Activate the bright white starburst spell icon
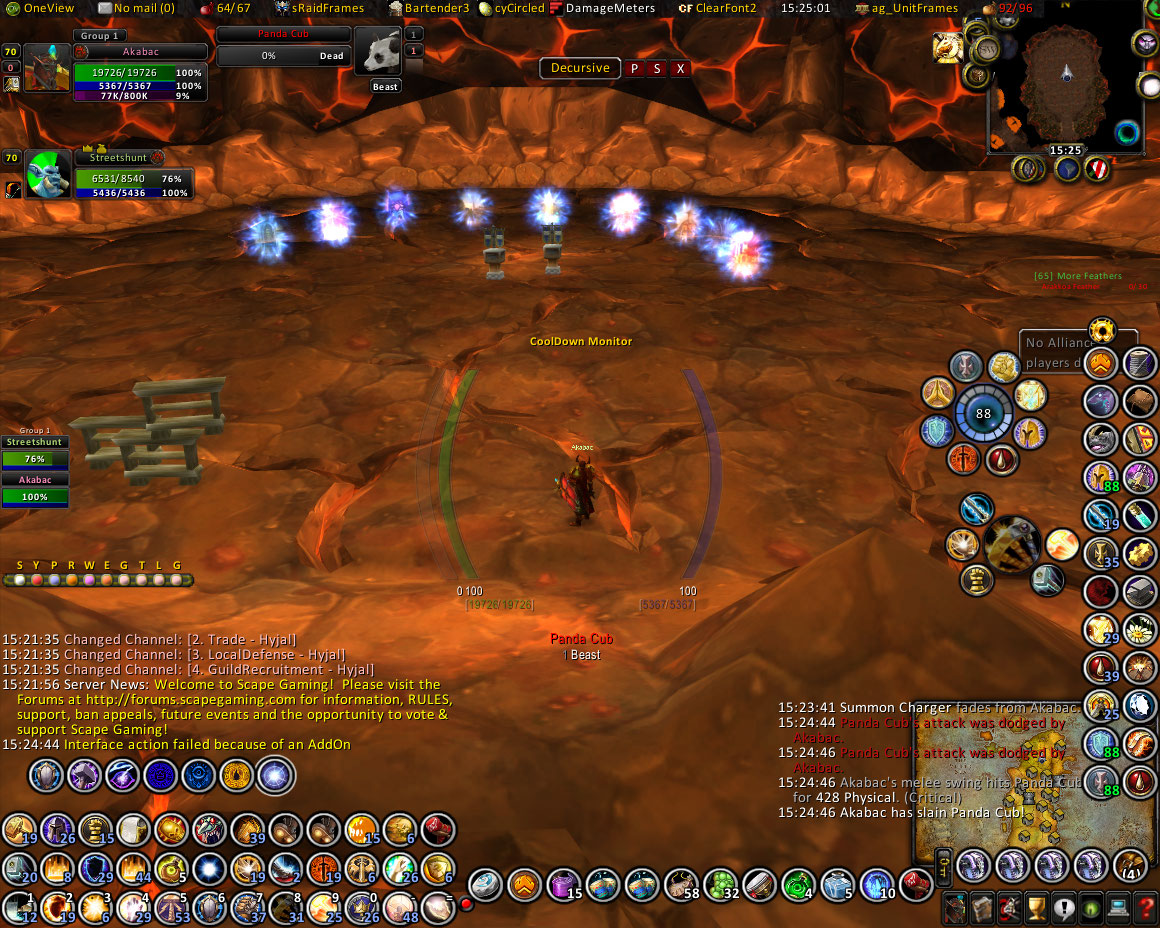This screenshot has height=928, width=1160. [x=273, y=775]
